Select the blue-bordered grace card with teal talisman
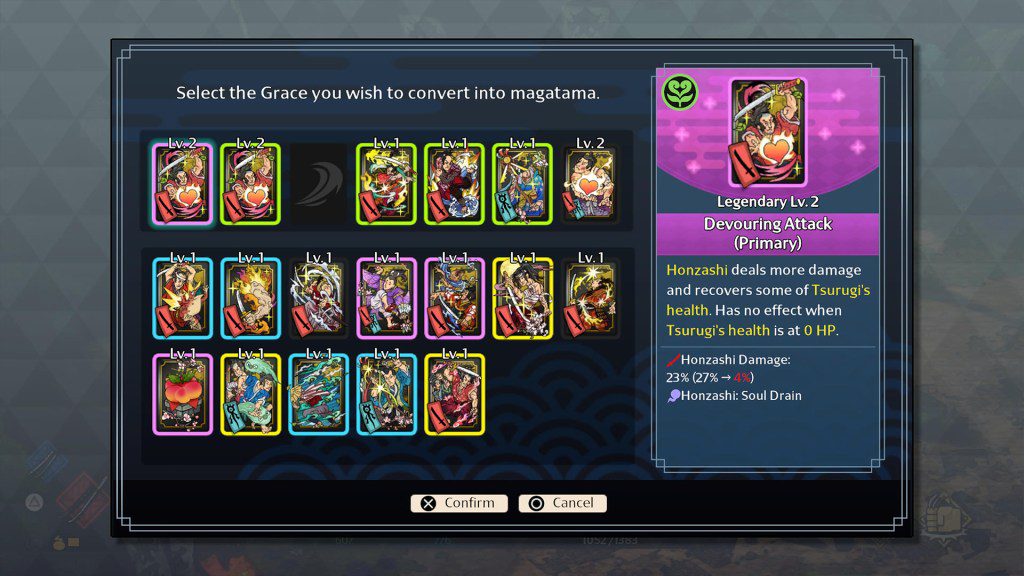The width and height of the screenshot is (1024, 576). [x=386, y=395]
